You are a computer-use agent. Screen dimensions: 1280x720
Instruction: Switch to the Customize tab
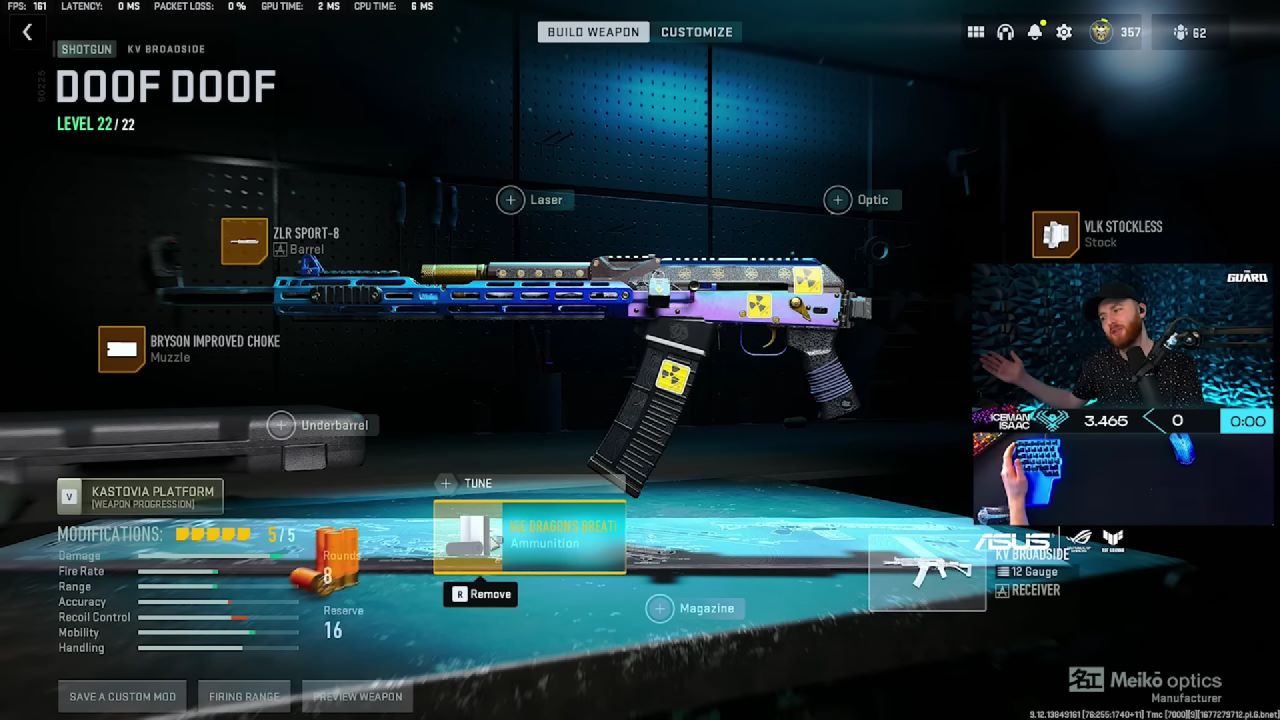(697, 31)
